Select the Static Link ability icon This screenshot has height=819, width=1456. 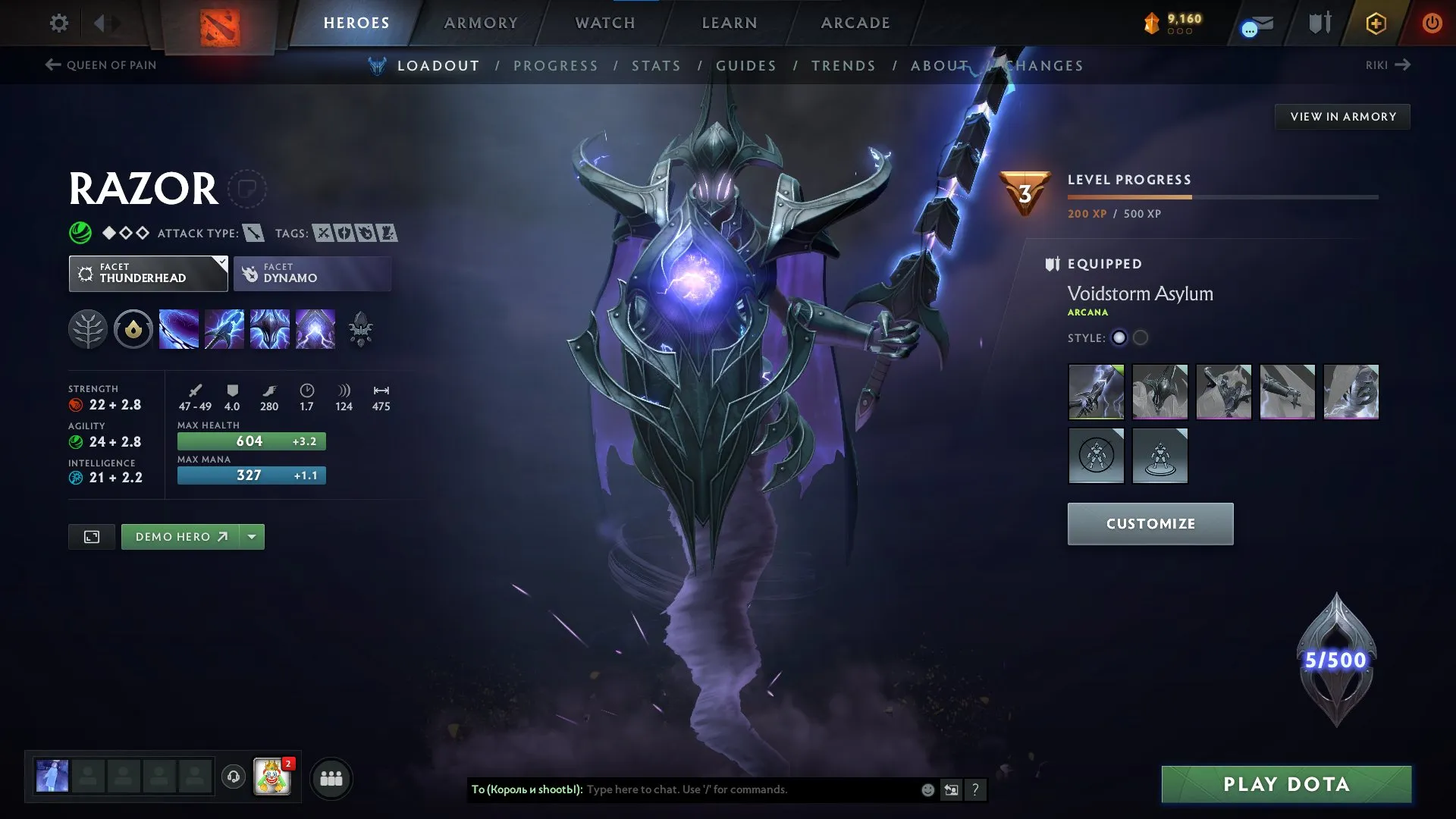[x=224, y=328]
